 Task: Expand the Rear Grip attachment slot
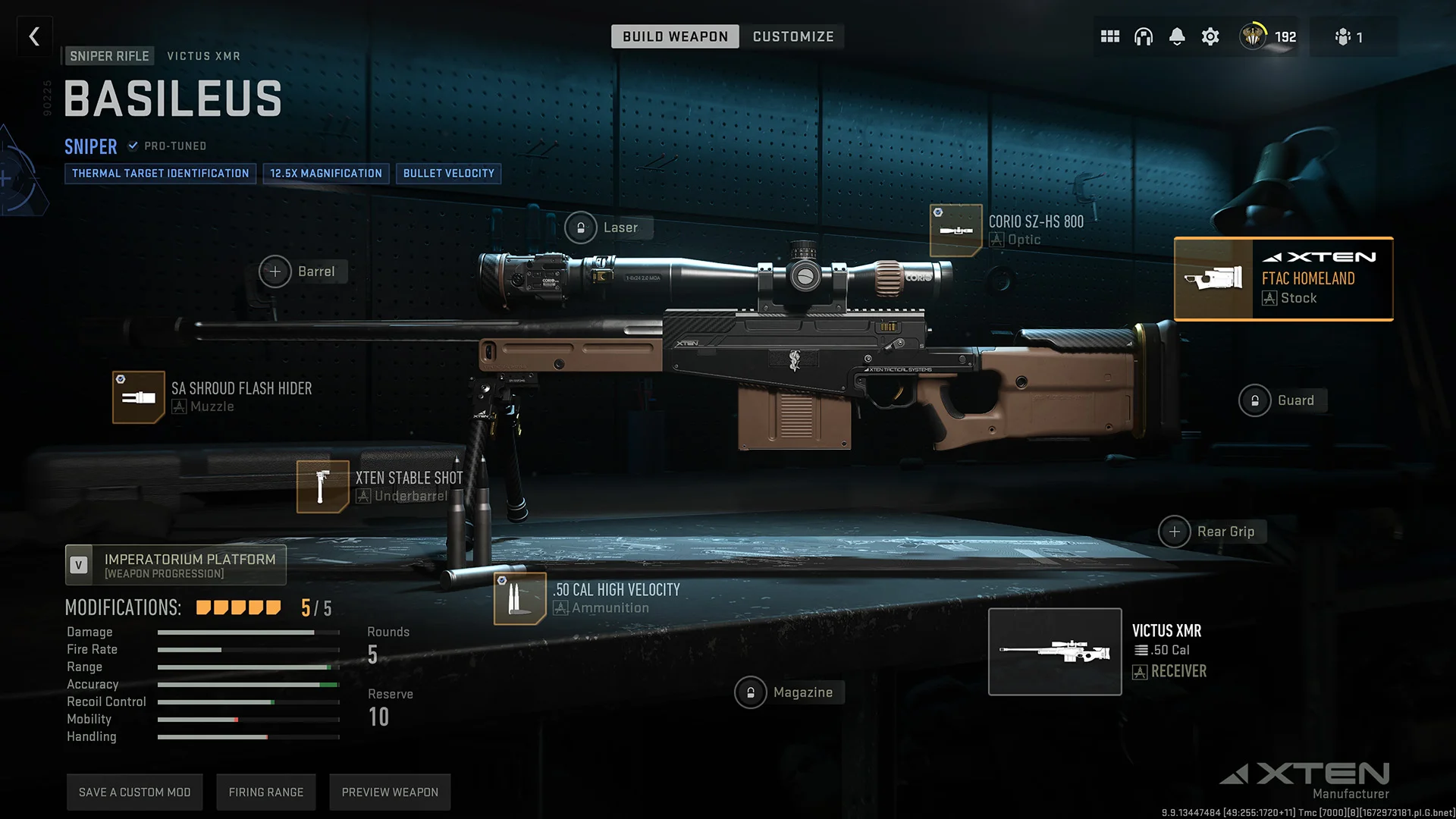(1175, 532)
